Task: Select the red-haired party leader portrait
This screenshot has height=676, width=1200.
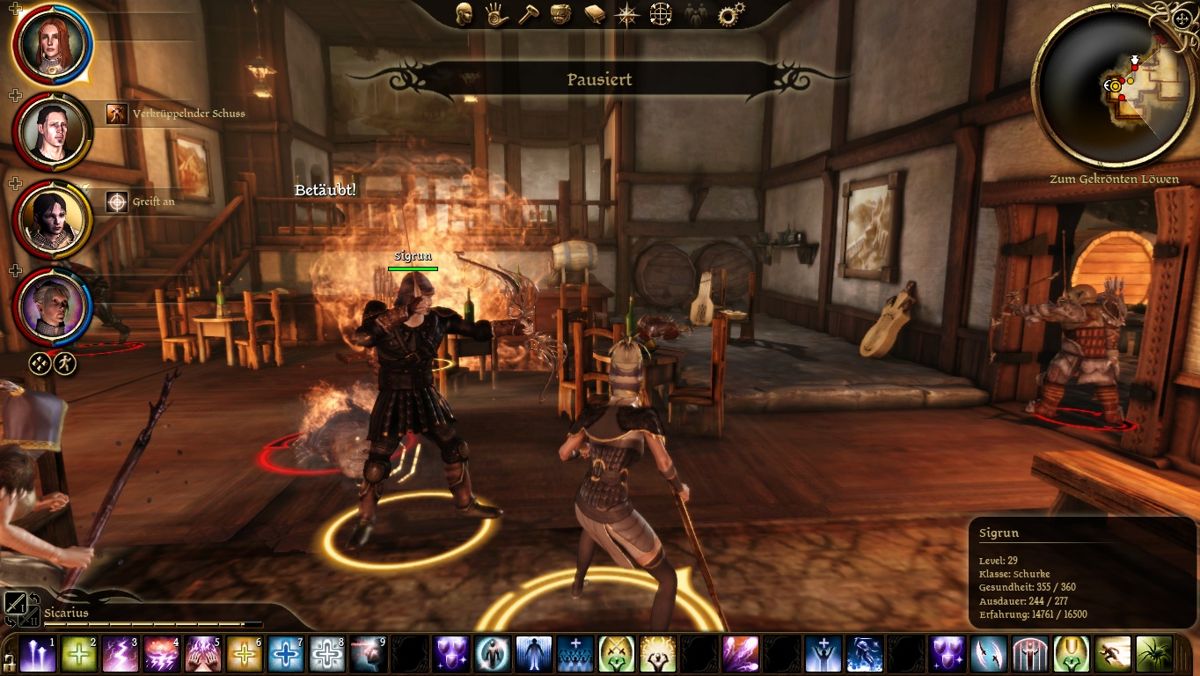Action: [52, 44]
